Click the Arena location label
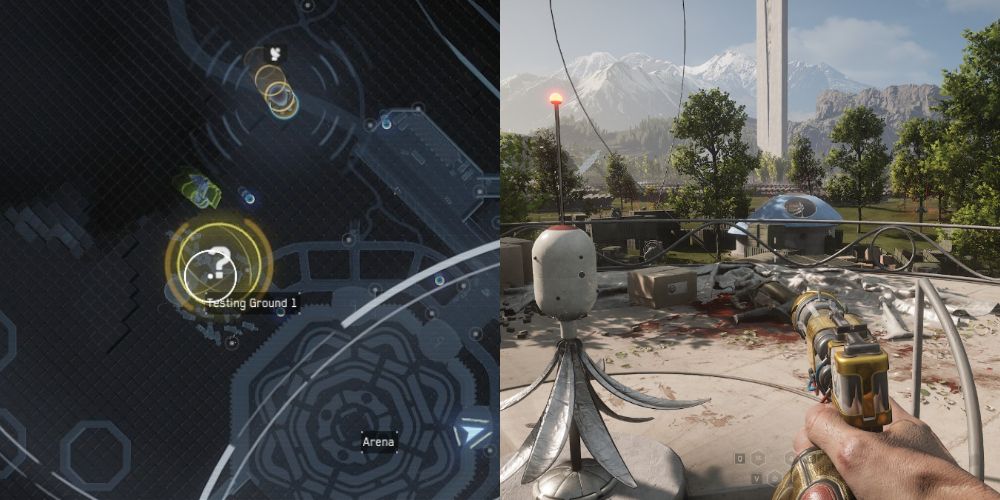The width and height of the screenshot is (1000, 500). pos(379,441)
